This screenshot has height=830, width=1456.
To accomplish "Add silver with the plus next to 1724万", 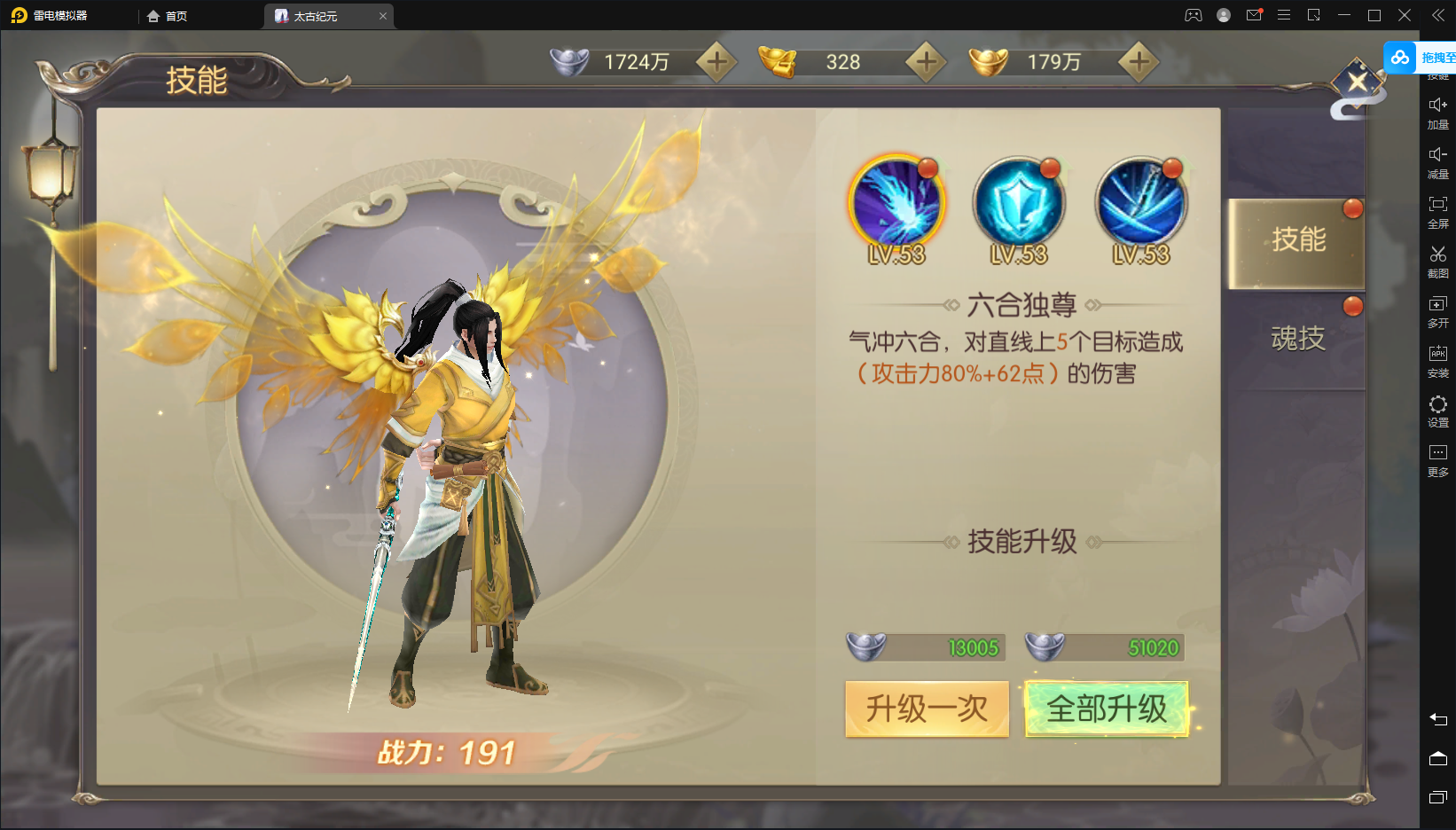I will tap(716, 61).
